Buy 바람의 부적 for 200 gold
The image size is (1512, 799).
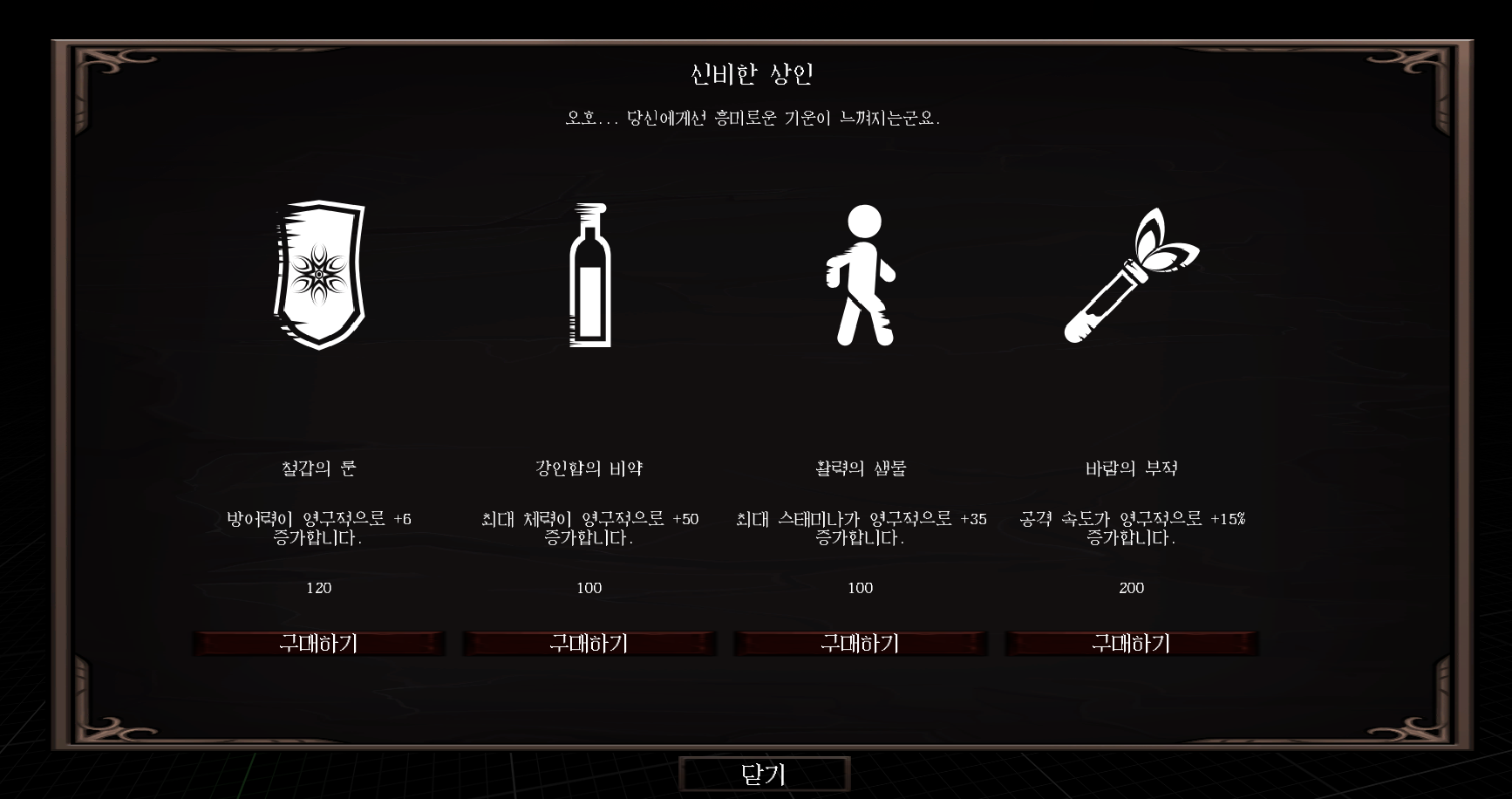(1133, 644)
